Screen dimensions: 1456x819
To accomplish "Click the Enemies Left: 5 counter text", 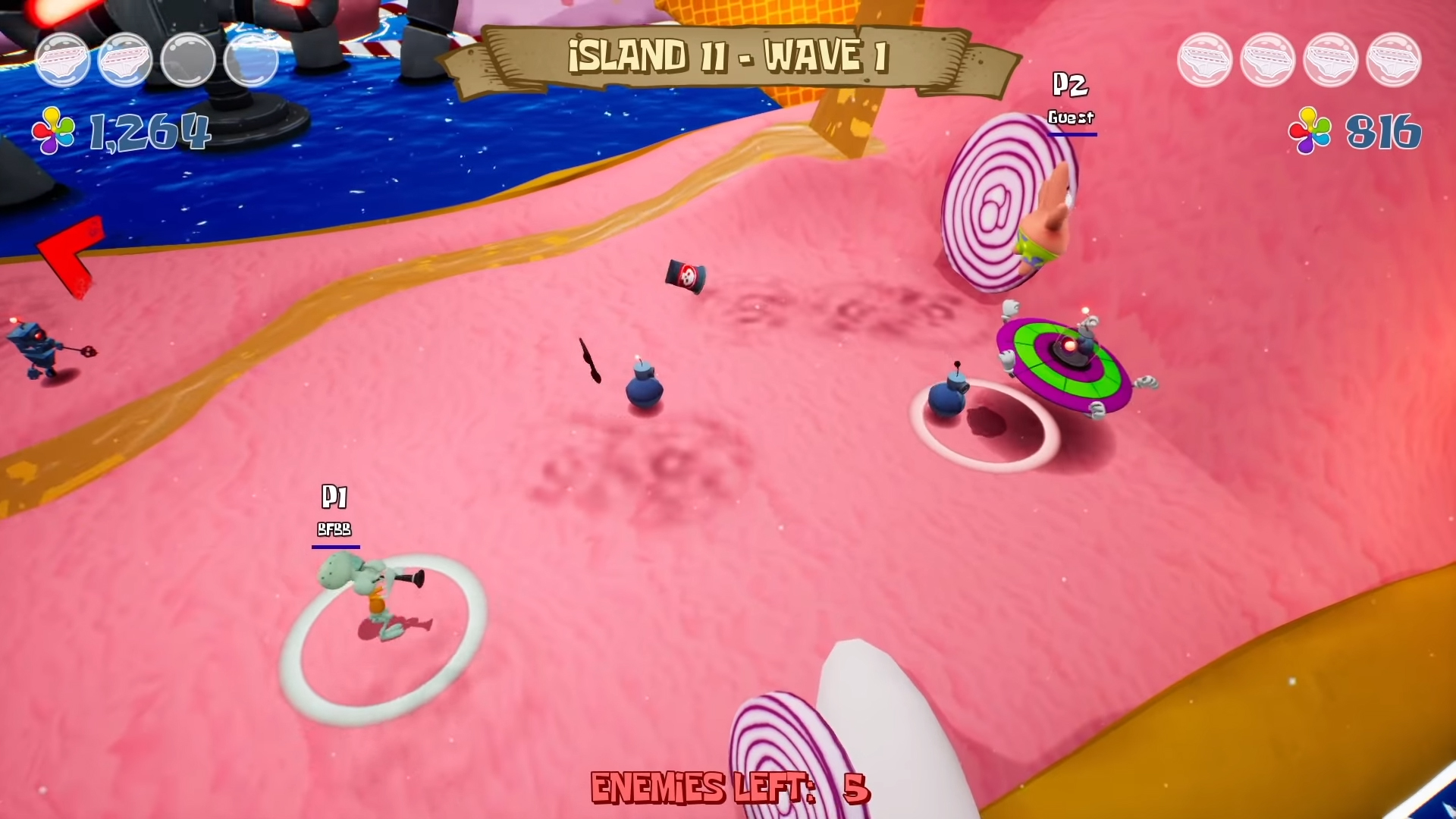I will (x=730, y=788).
